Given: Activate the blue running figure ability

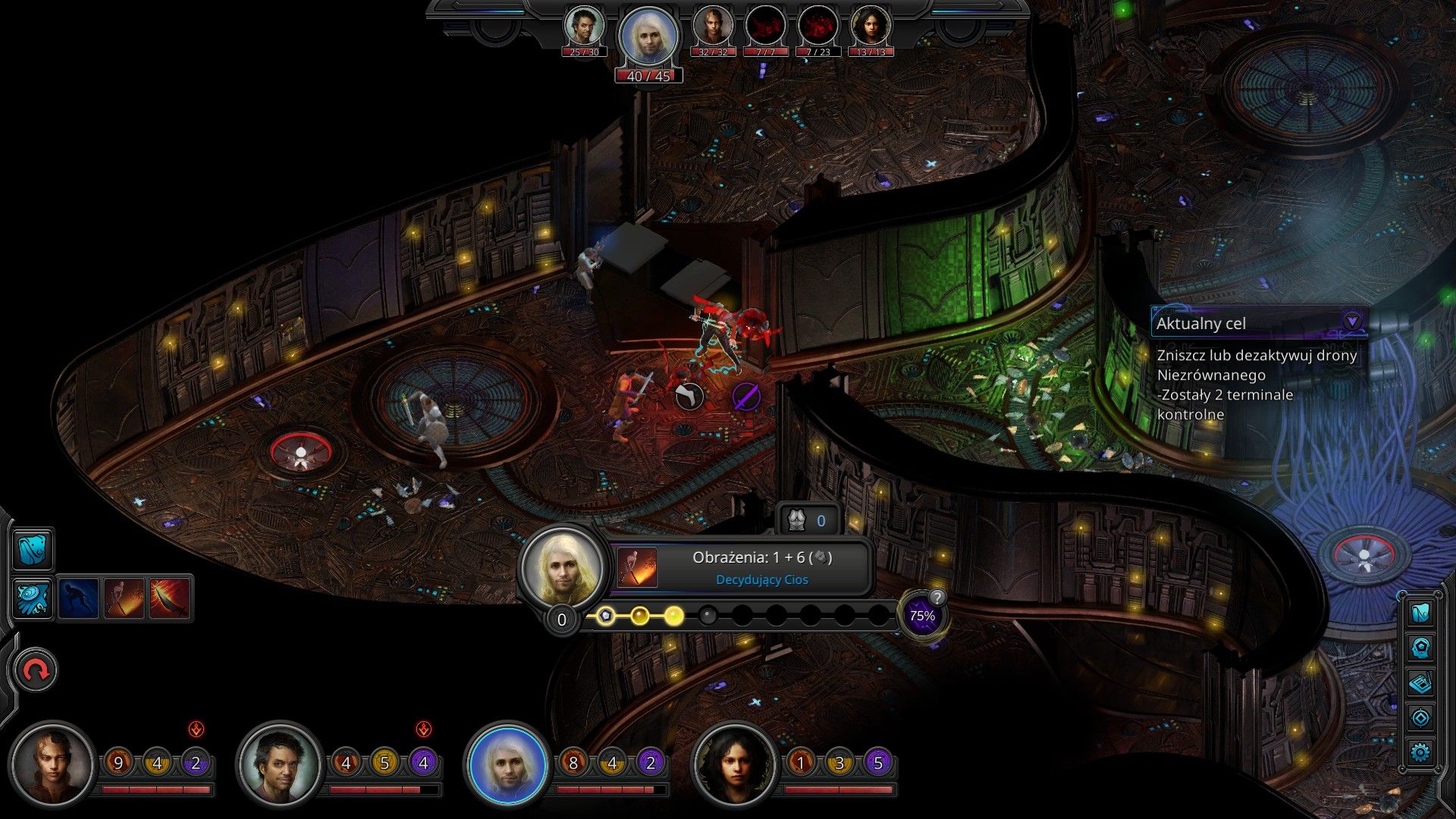Looking at the screenshot, I should click(x=79, y=598).
